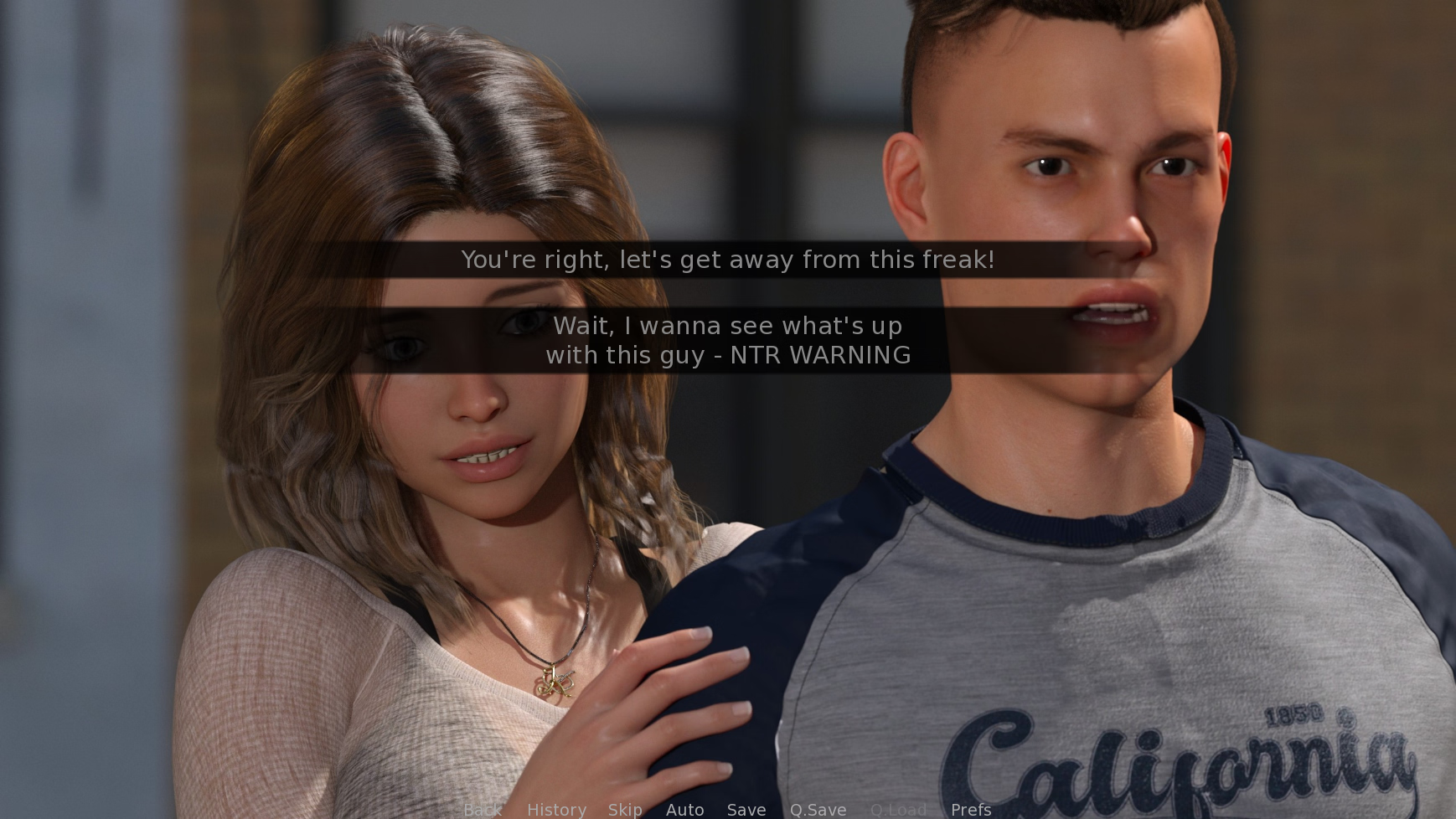Open the Prefs menu

[971, 809]
